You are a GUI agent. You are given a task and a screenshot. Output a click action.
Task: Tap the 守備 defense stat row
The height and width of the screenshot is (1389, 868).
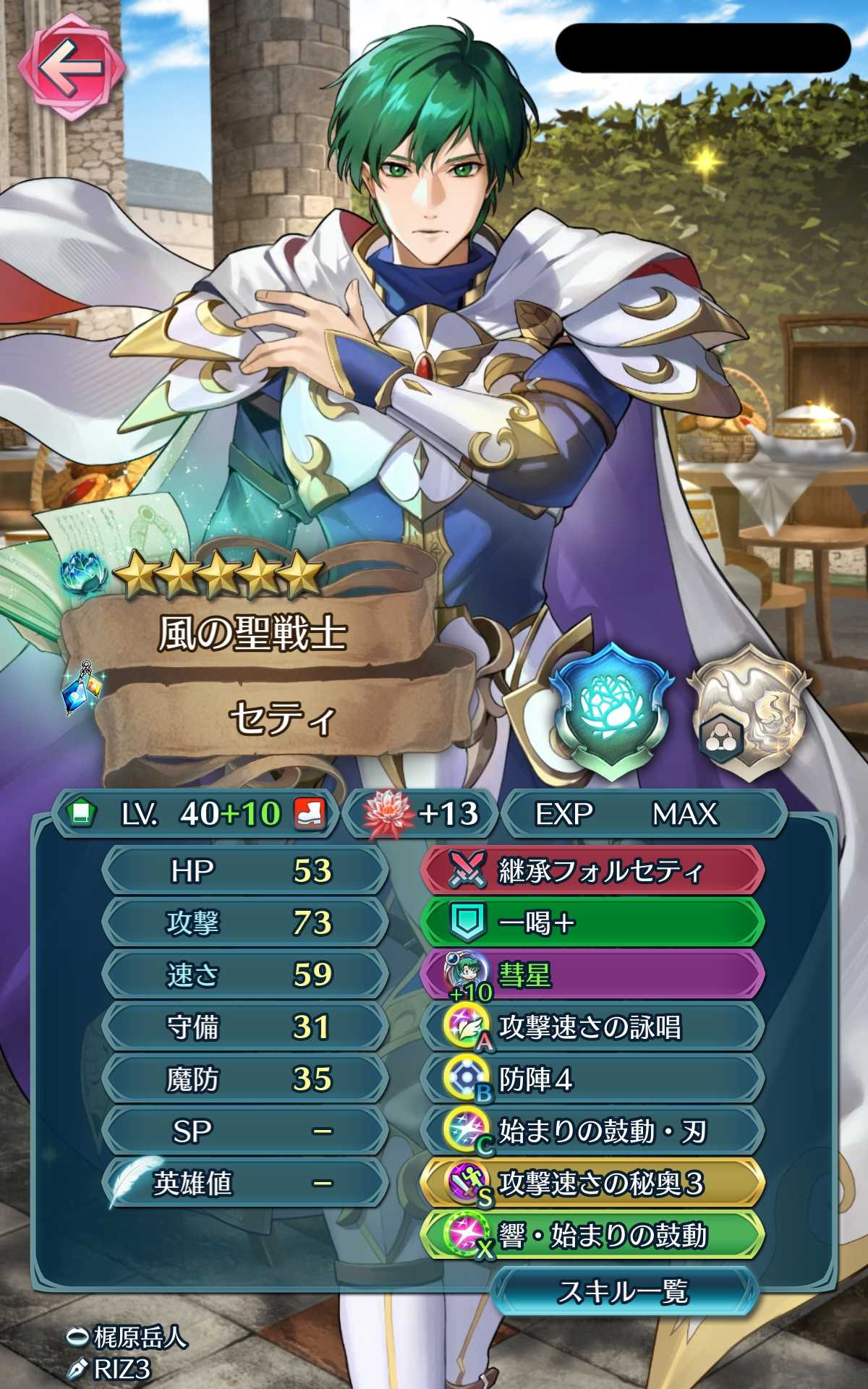click(x=244, y=1027)
